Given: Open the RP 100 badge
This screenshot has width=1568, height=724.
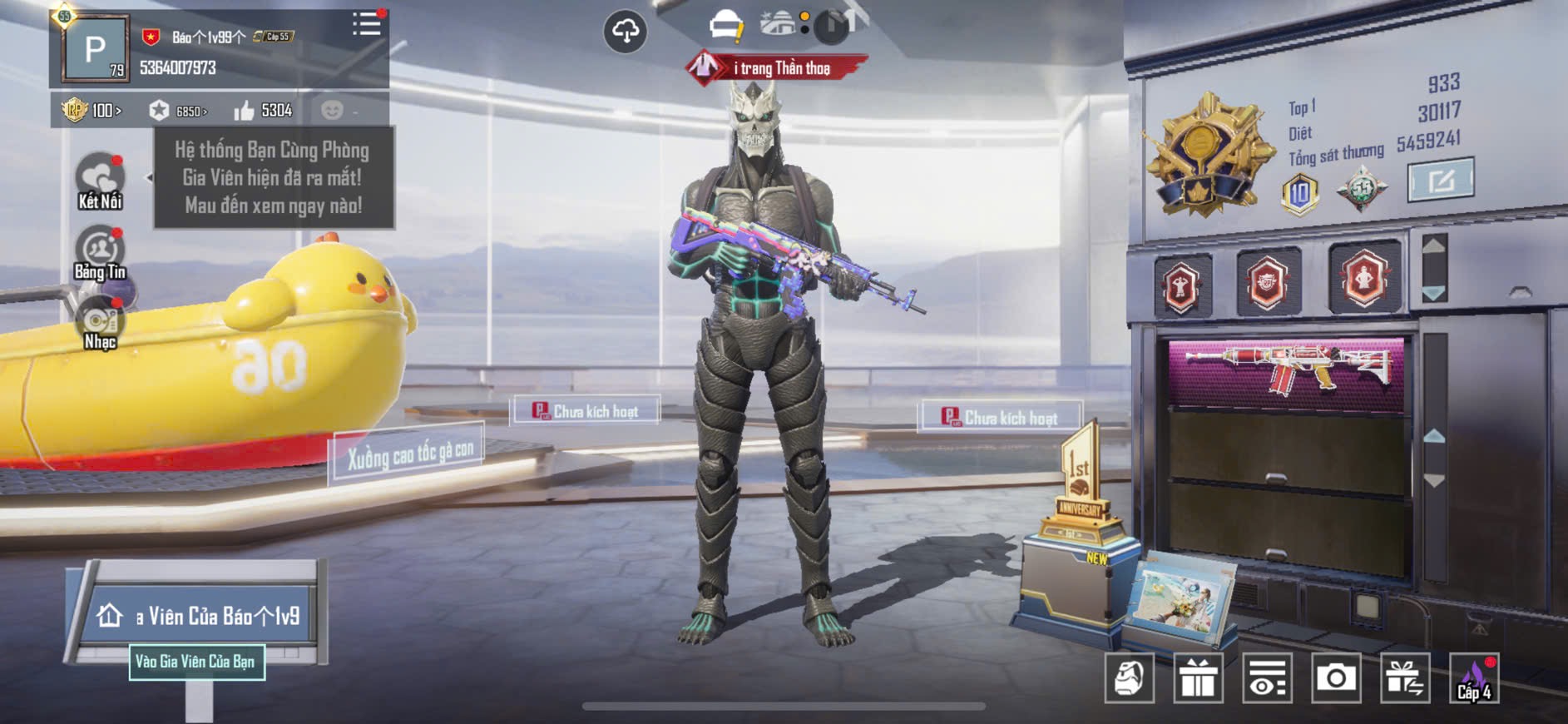Looking at the screenshot, I should coord(92,110).
